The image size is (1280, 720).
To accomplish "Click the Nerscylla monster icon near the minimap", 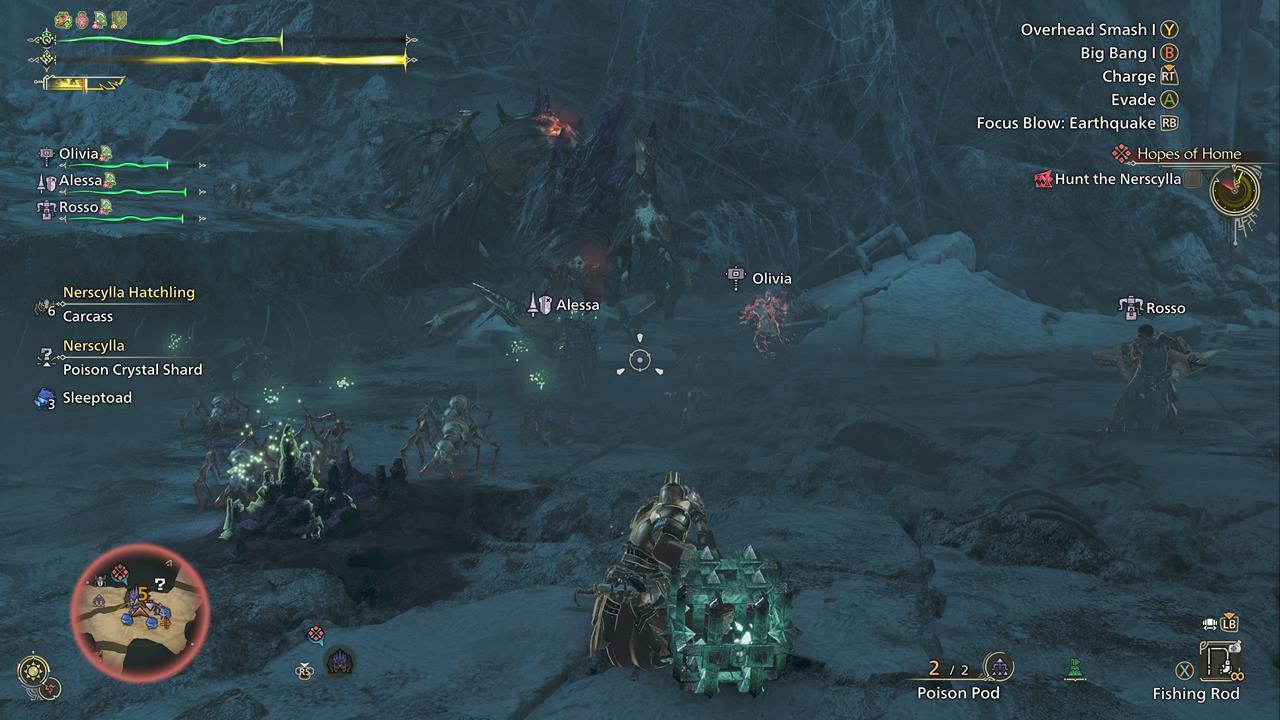I will 341,660.
